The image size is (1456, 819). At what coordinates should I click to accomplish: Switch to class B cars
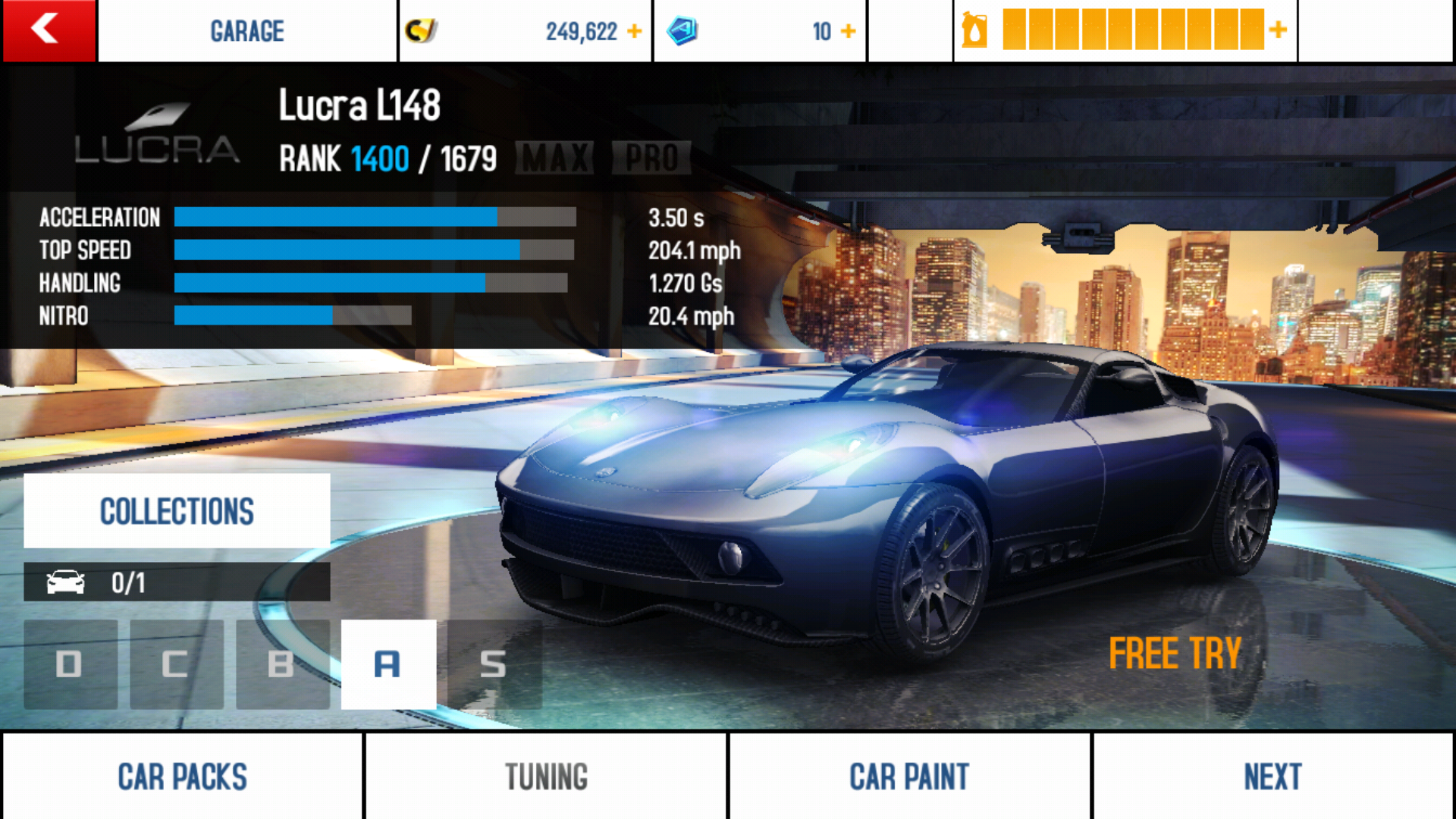pyautogui.click(x=282, y=664)
